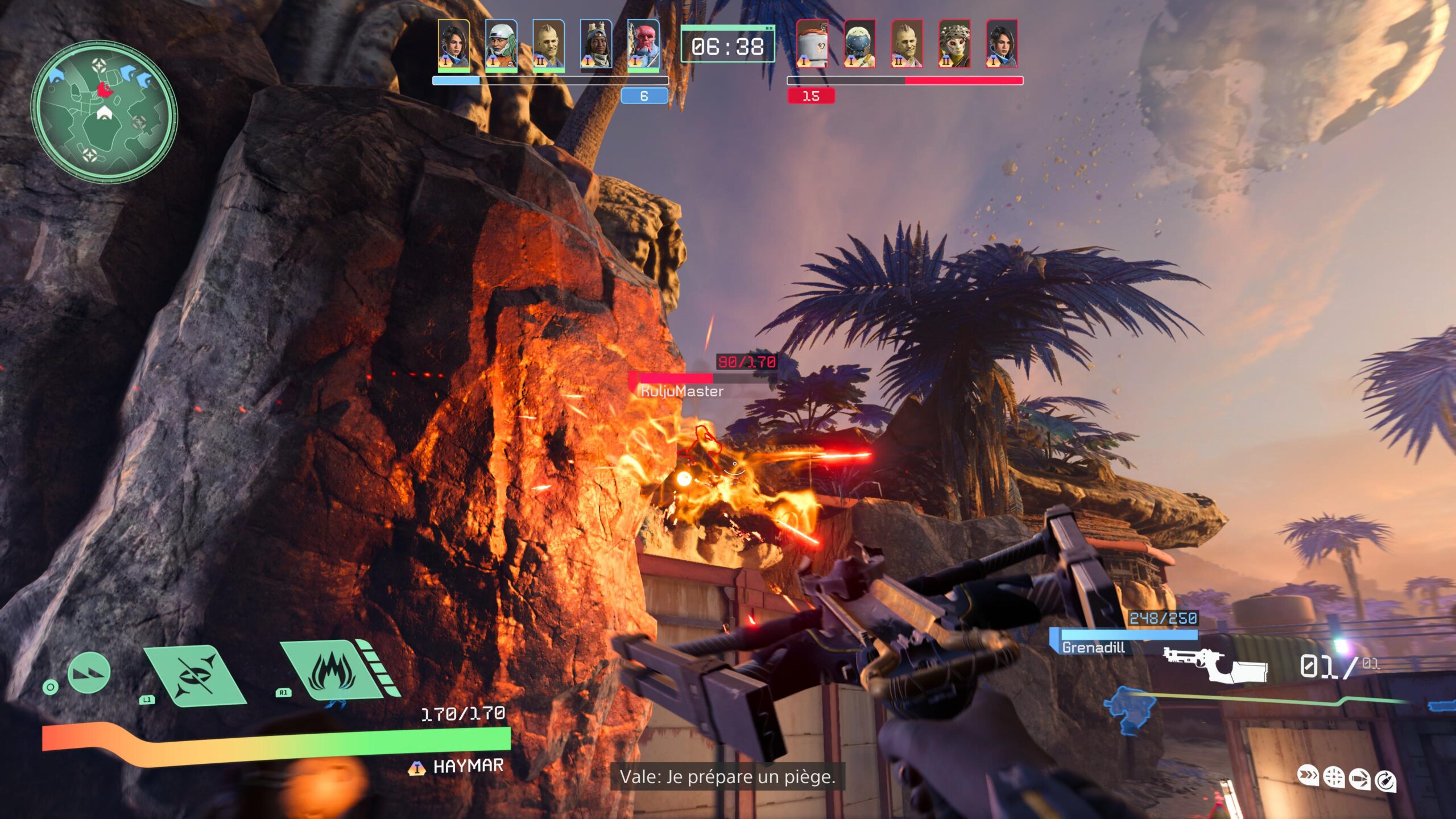This screenshot has height=819, width=1456.
Task: Click the crosshair targeting notification icon
Action: pyautogui.click(x=1334, y=777)
